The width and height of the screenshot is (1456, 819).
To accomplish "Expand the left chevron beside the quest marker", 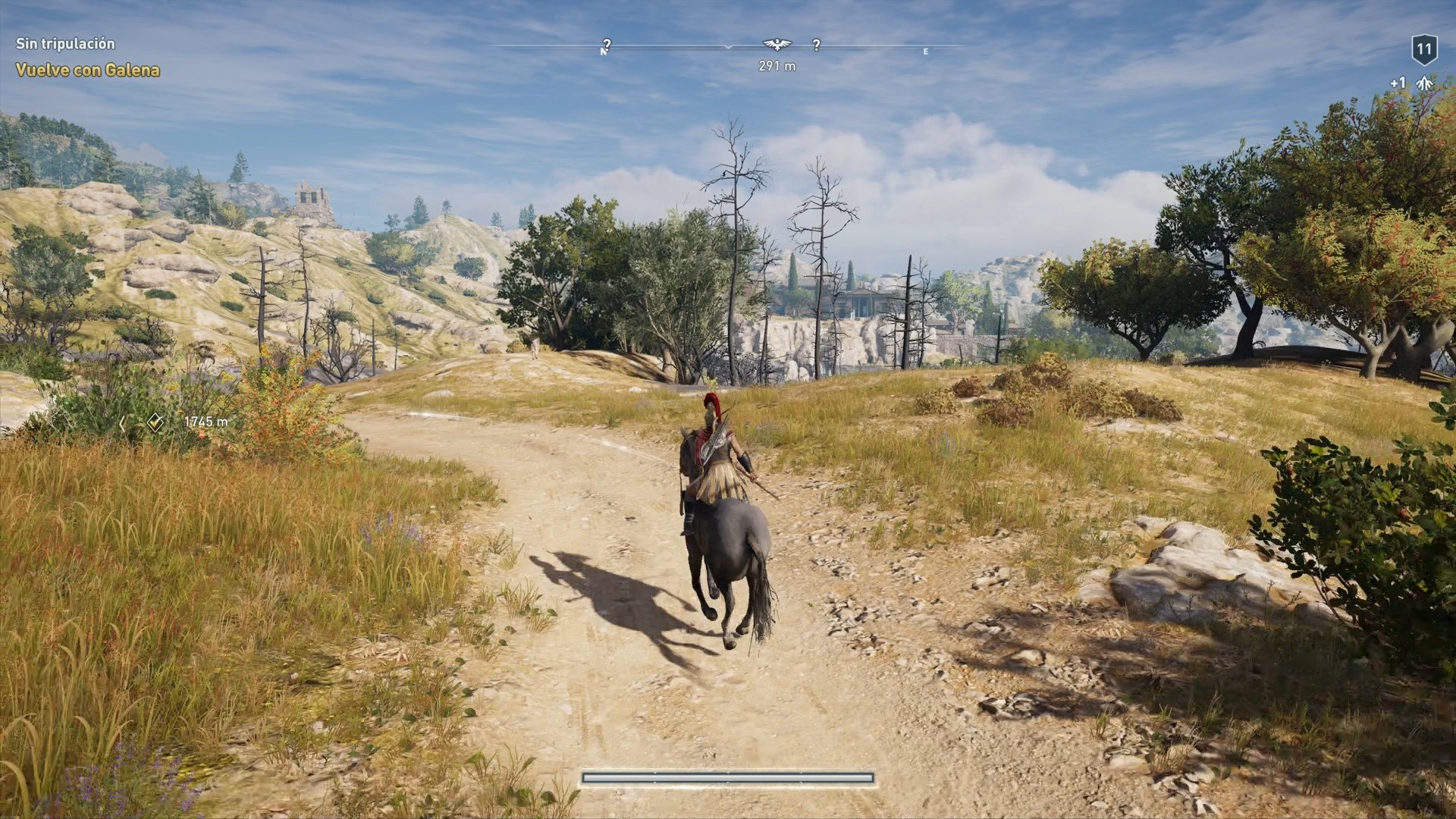I will pos(124,422).
